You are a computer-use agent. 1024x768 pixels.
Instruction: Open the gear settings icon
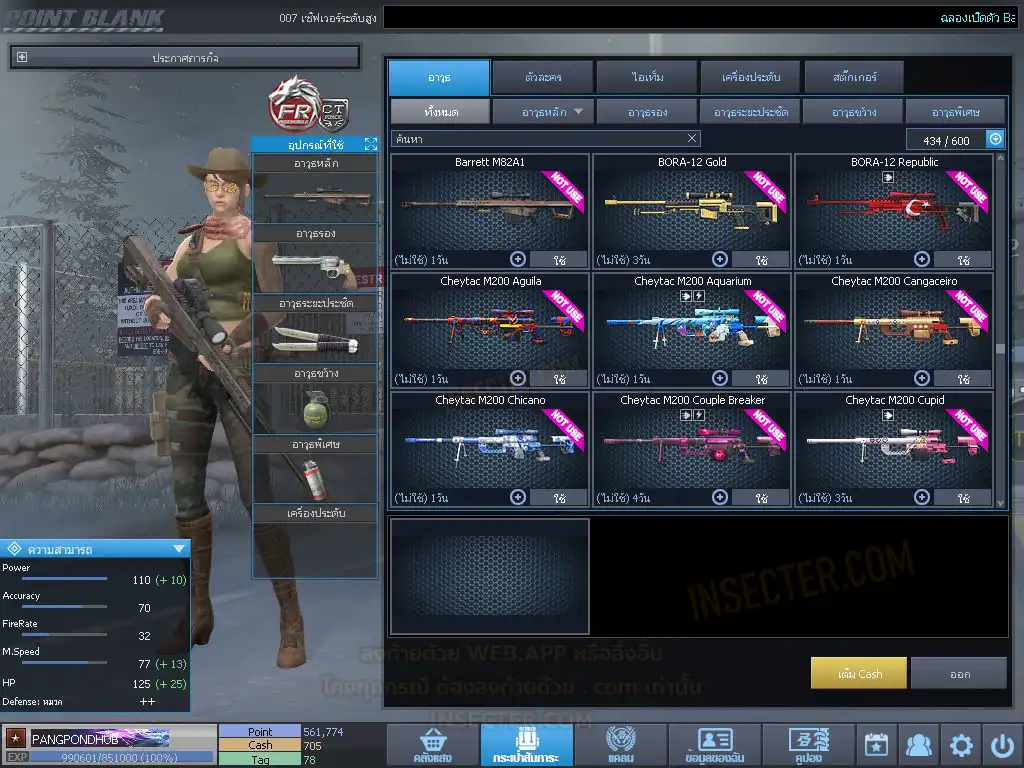[x=961, y=745]
